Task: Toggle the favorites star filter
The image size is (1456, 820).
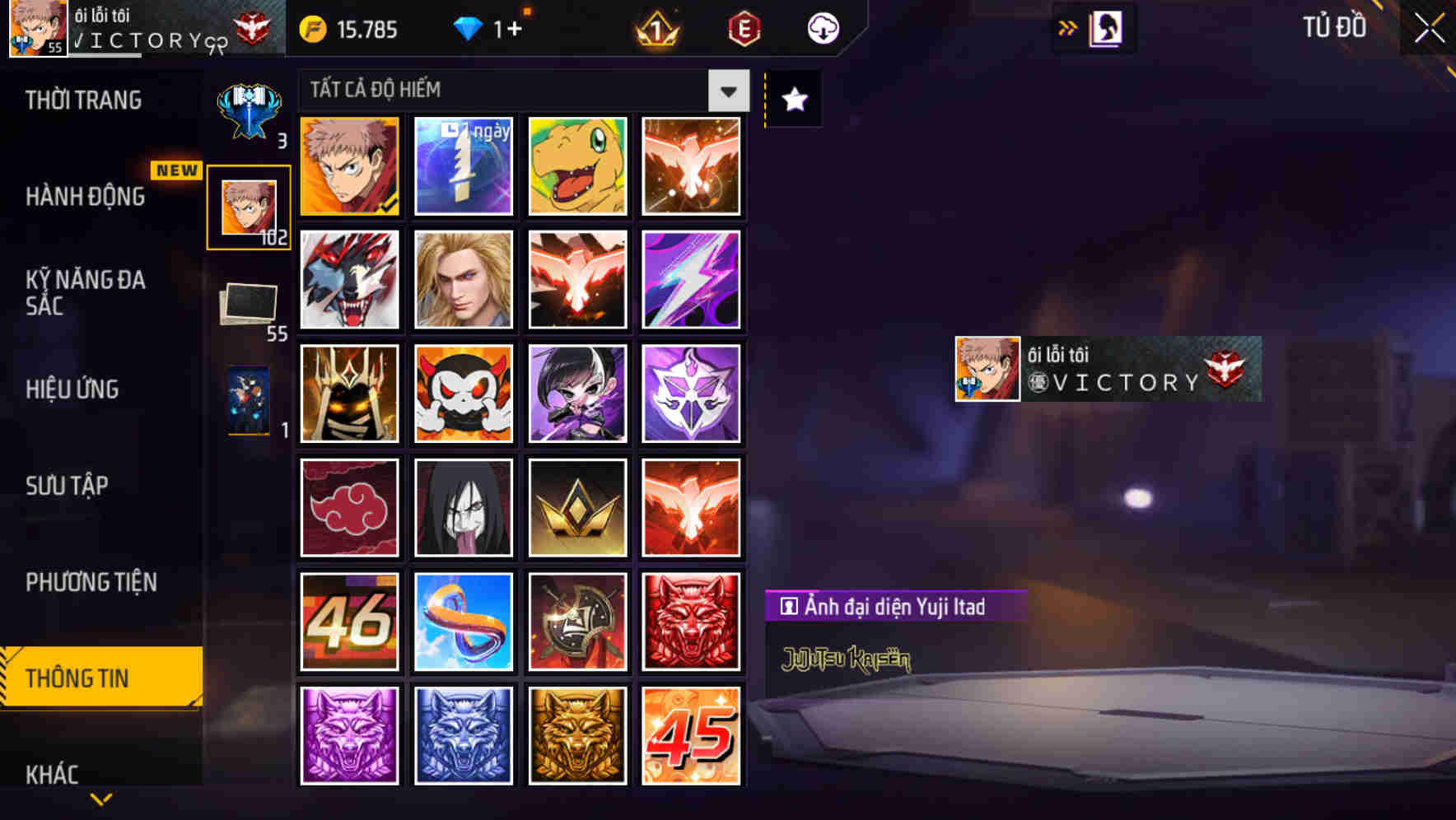Action: point(793,100)
